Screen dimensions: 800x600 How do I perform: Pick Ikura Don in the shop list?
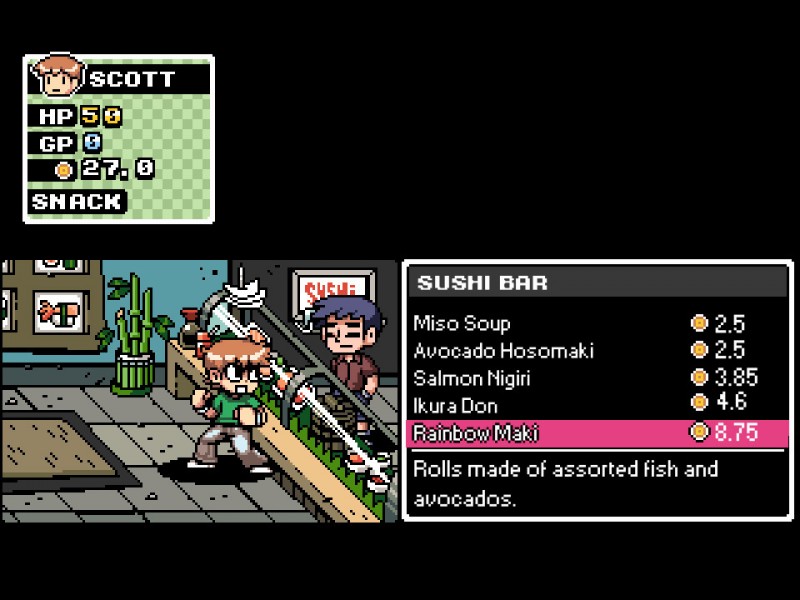click(x=455, y=406)
